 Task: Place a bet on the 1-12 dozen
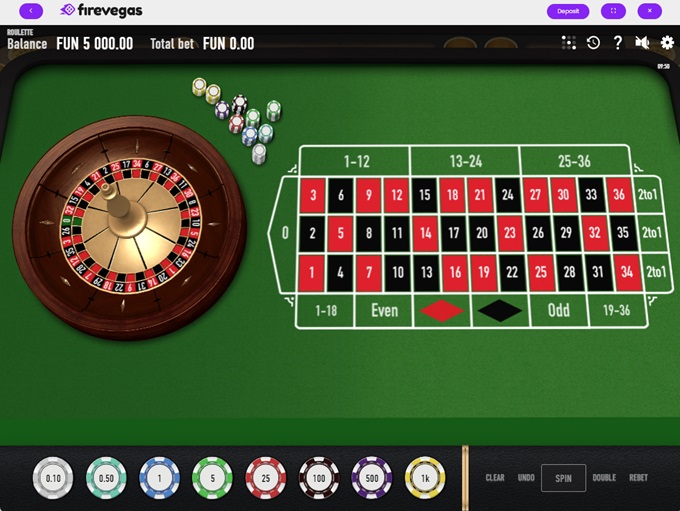pos(356,161)
